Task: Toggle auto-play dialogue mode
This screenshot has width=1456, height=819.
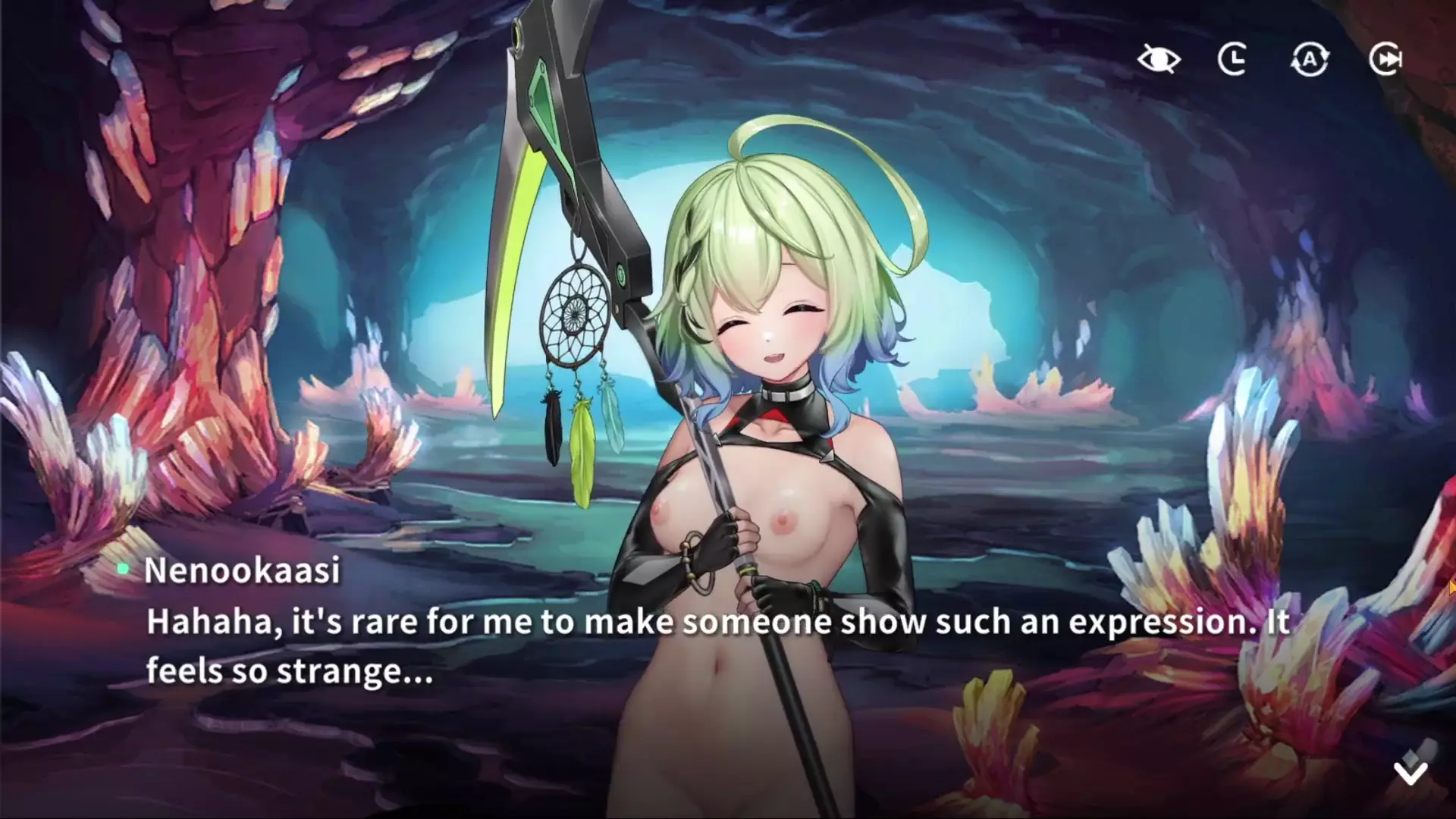Action: pos(1310,59)
